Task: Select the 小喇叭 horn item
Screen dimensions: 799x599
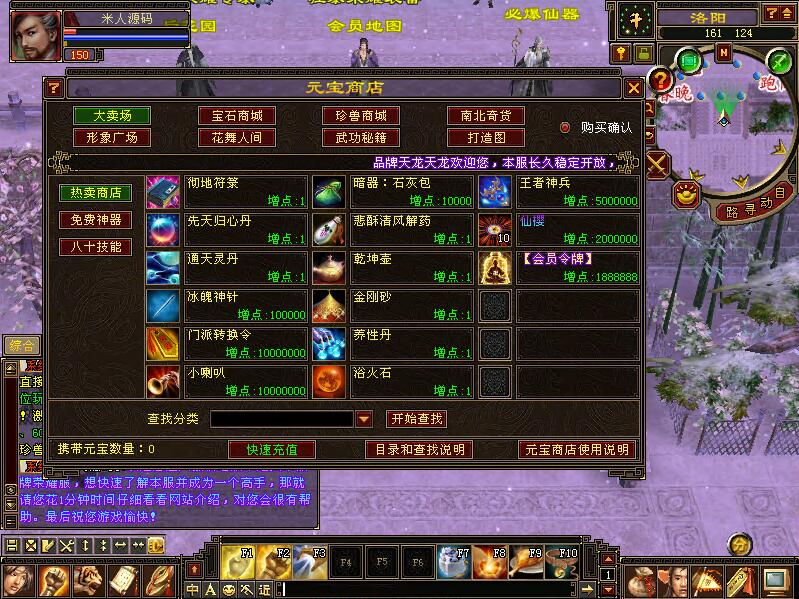Action: click(x=162, y=380)
